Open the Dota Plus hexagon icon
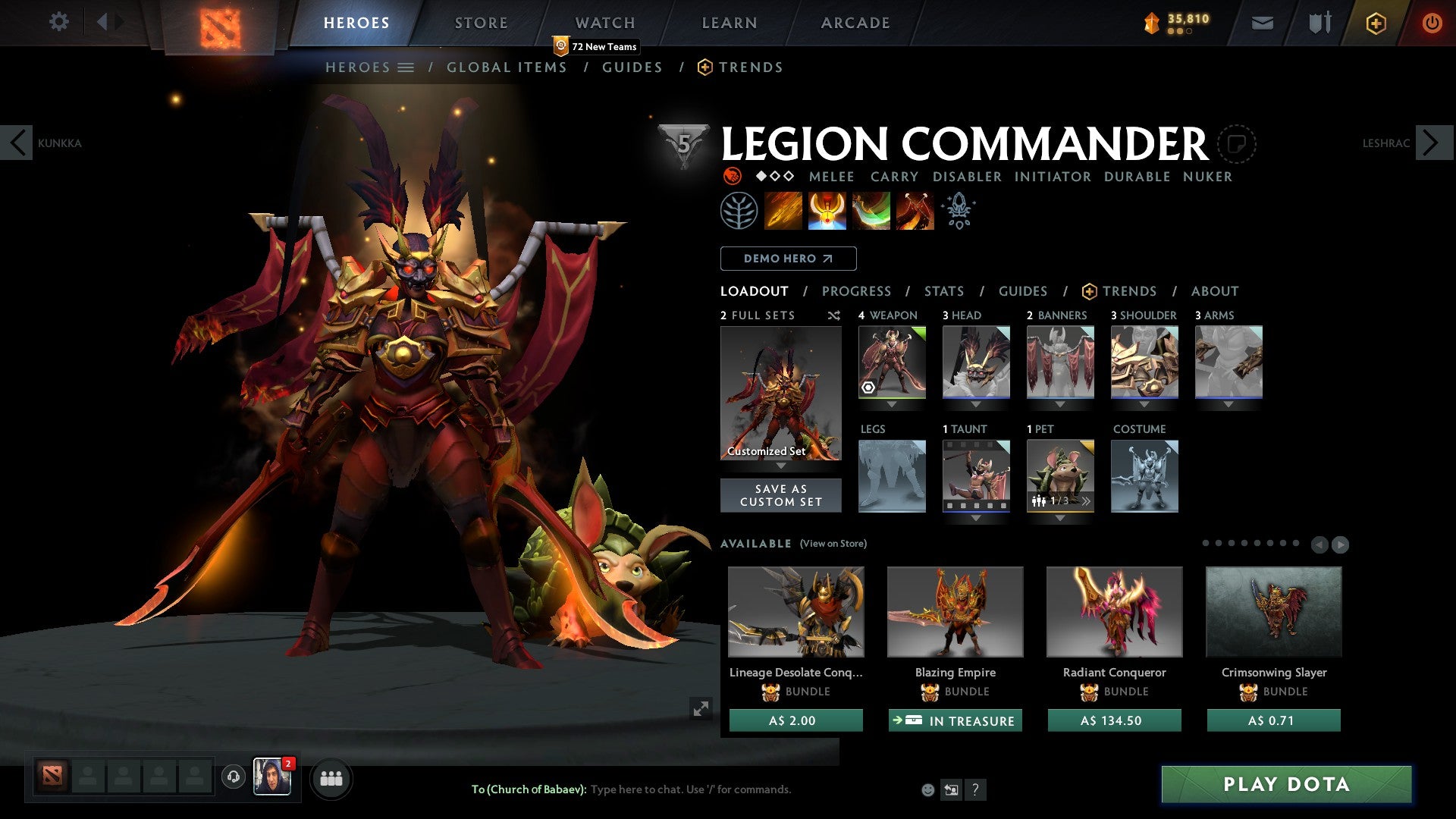The height and width of the screenshot is (819, 1456). pyautogui.click(x=1375, y=23)
